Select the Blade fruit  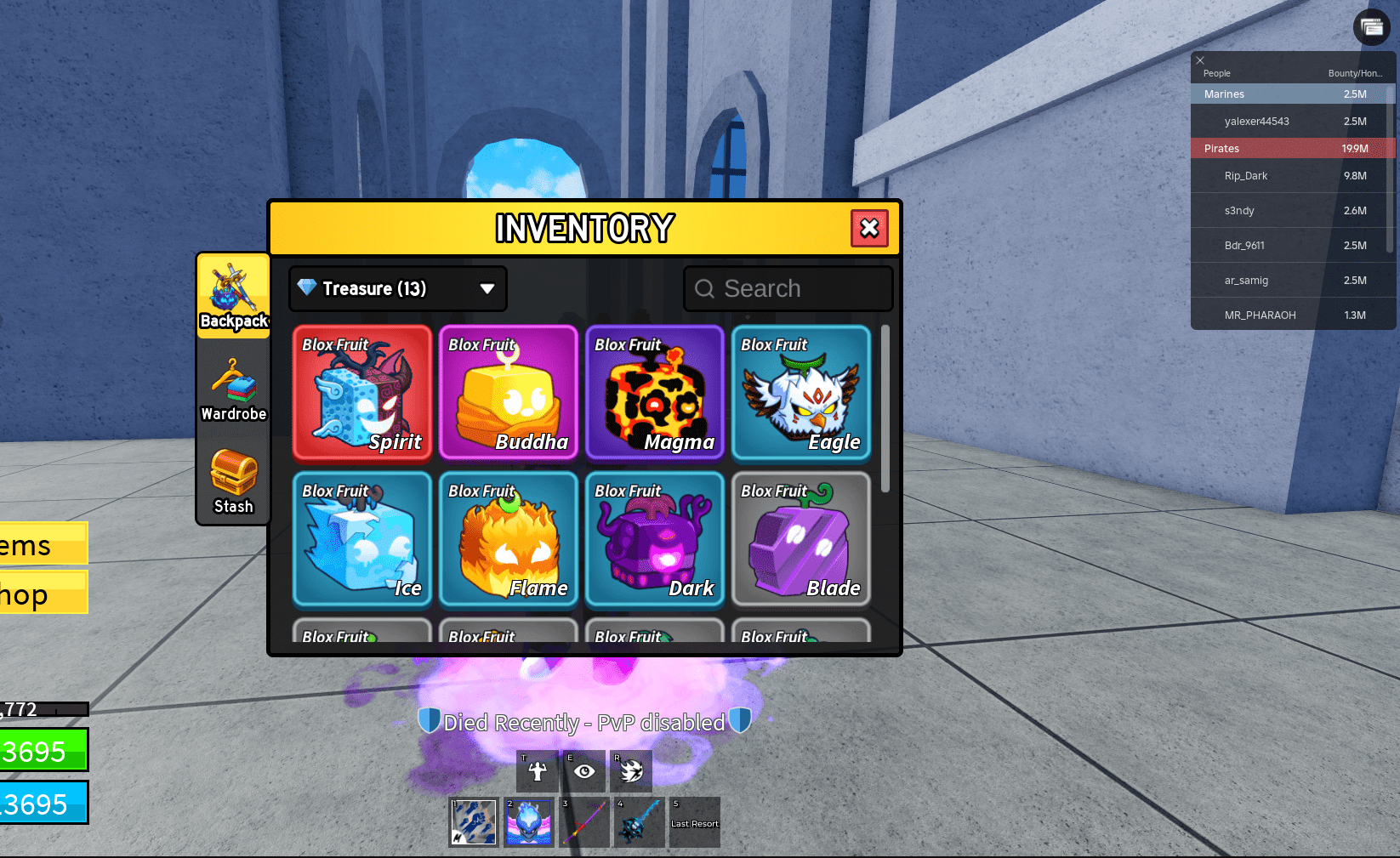tap(800, 539)
